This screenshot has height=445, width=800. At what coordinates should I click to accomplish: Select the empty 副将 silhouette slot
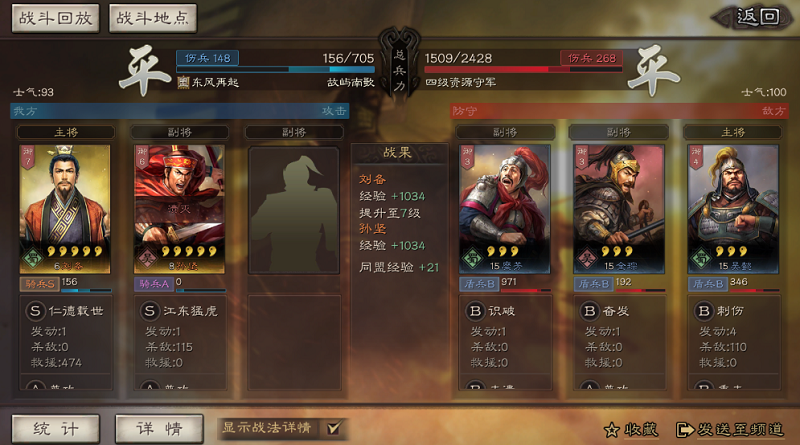tap(295, 208)
